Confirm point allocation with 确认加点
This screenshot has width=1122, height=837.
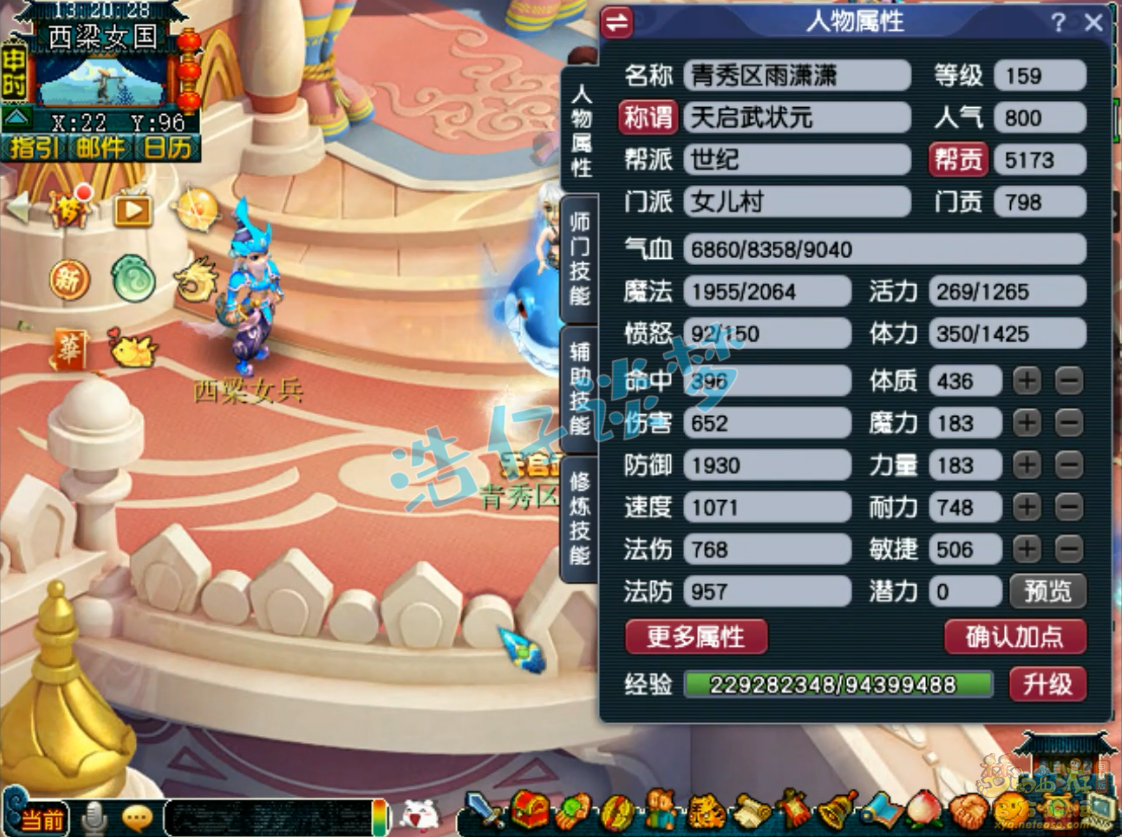click(x=1014, y=637)
